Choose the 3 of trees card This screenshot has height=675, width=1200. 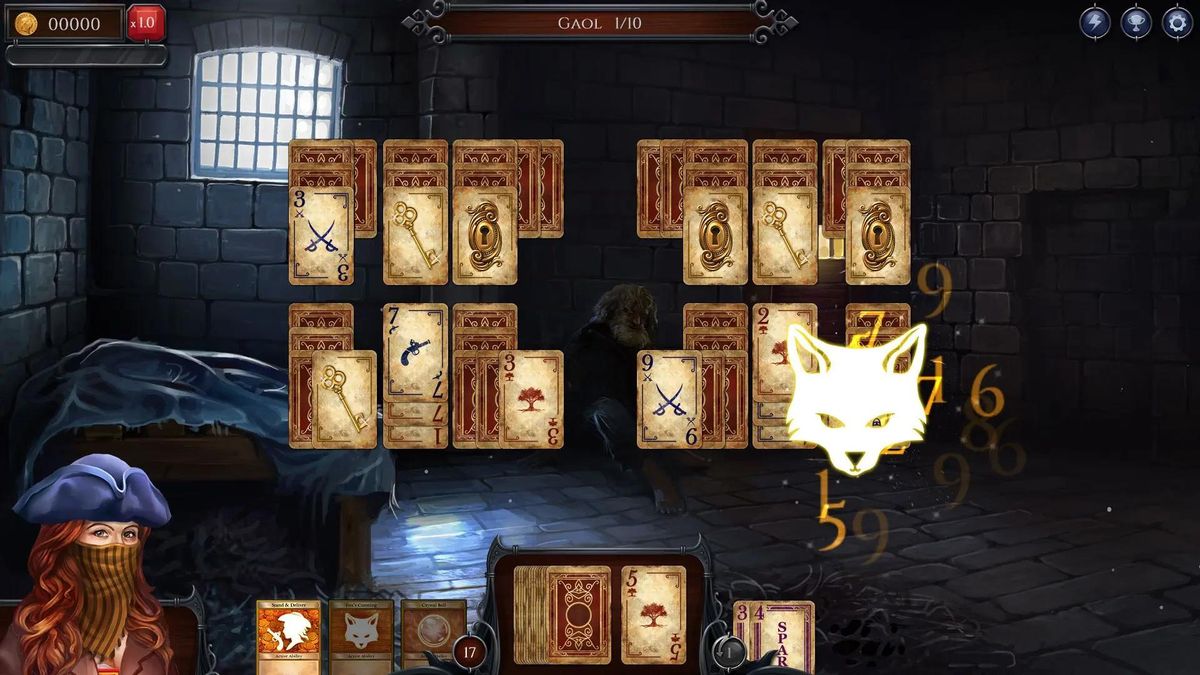click(530, 398)
